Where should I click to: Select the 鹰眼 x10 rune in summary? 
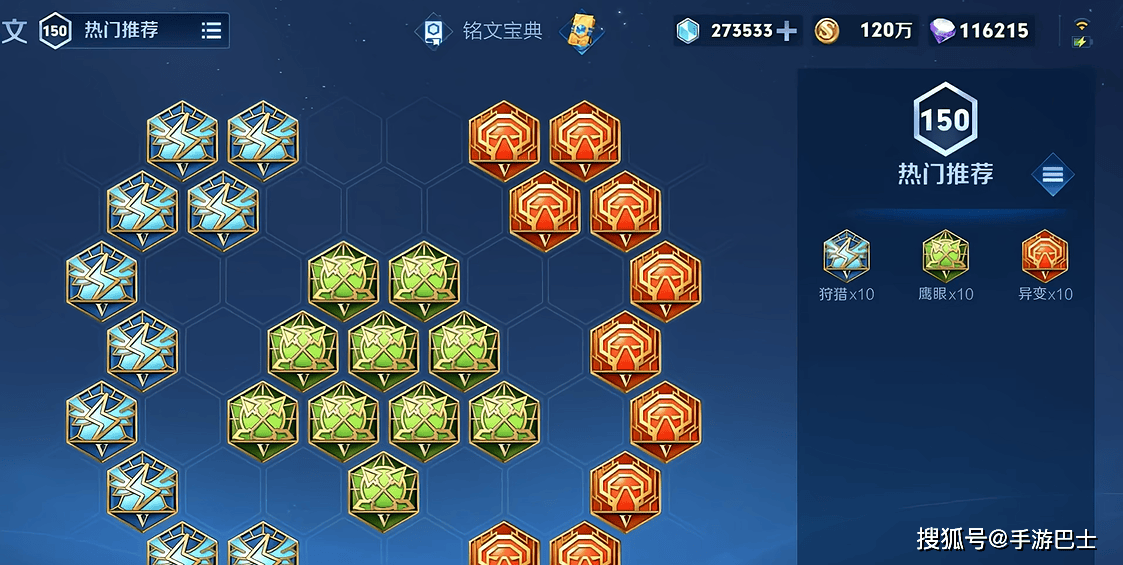945,257
